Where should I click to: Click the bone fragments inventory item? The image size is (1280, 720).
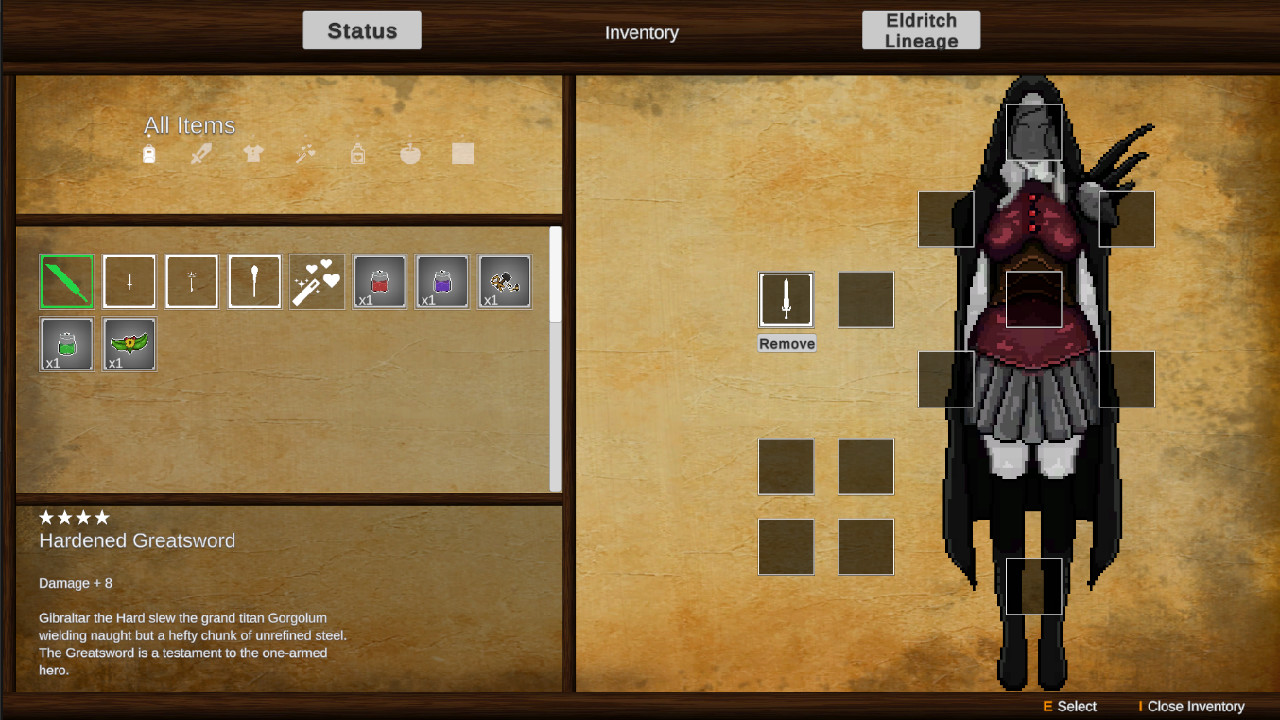(504, 281)
